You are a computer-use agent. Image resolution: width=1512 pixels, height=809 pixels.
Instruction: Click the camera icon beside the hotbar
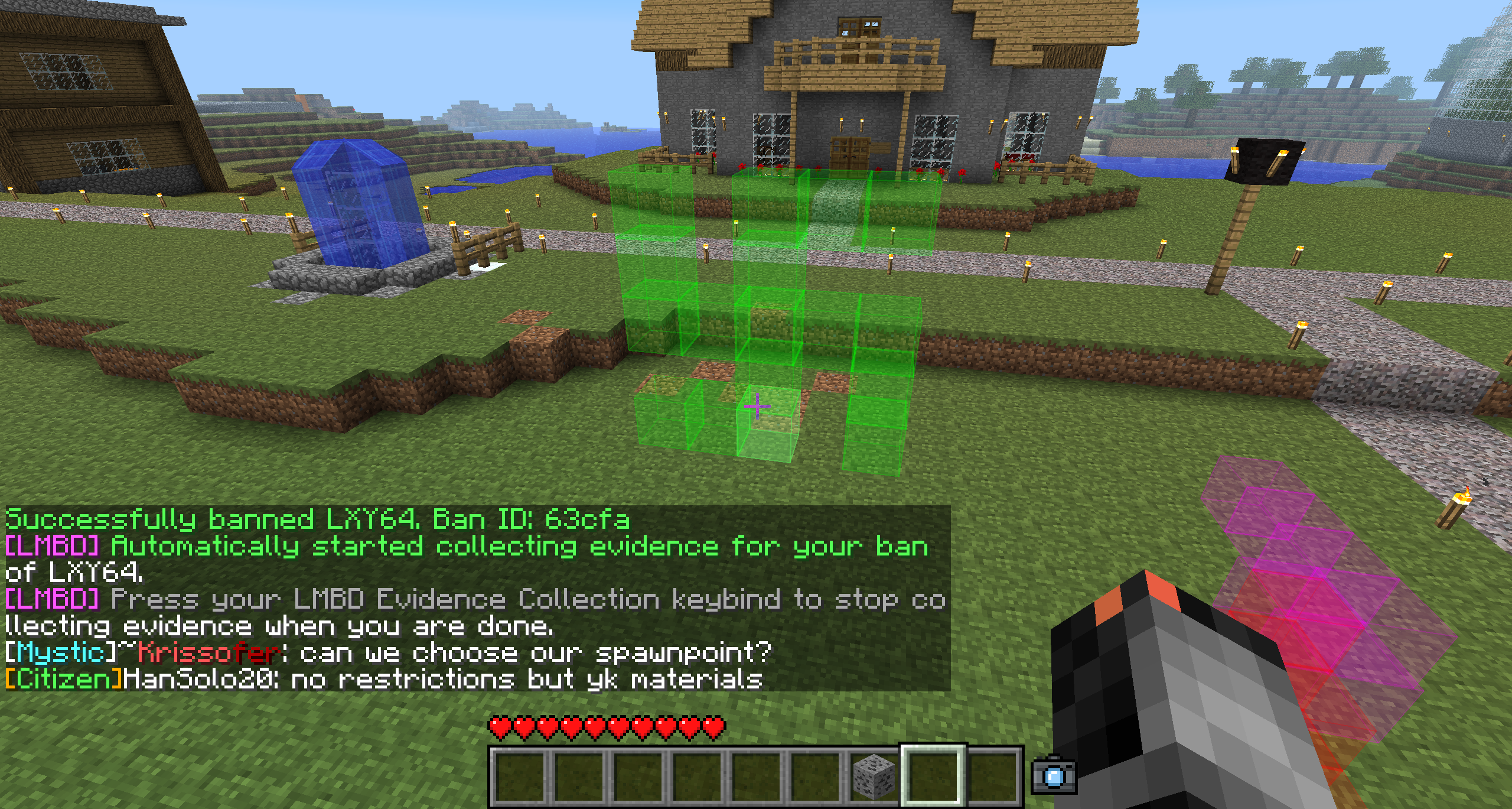tap(1054, 775)
